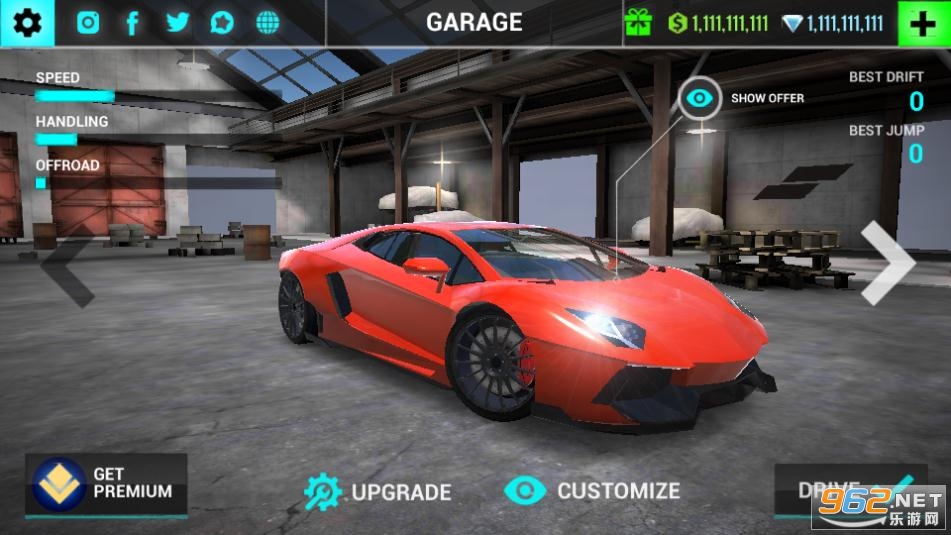
Task: Click the star badge icon
Action: (x=222, y=23)
